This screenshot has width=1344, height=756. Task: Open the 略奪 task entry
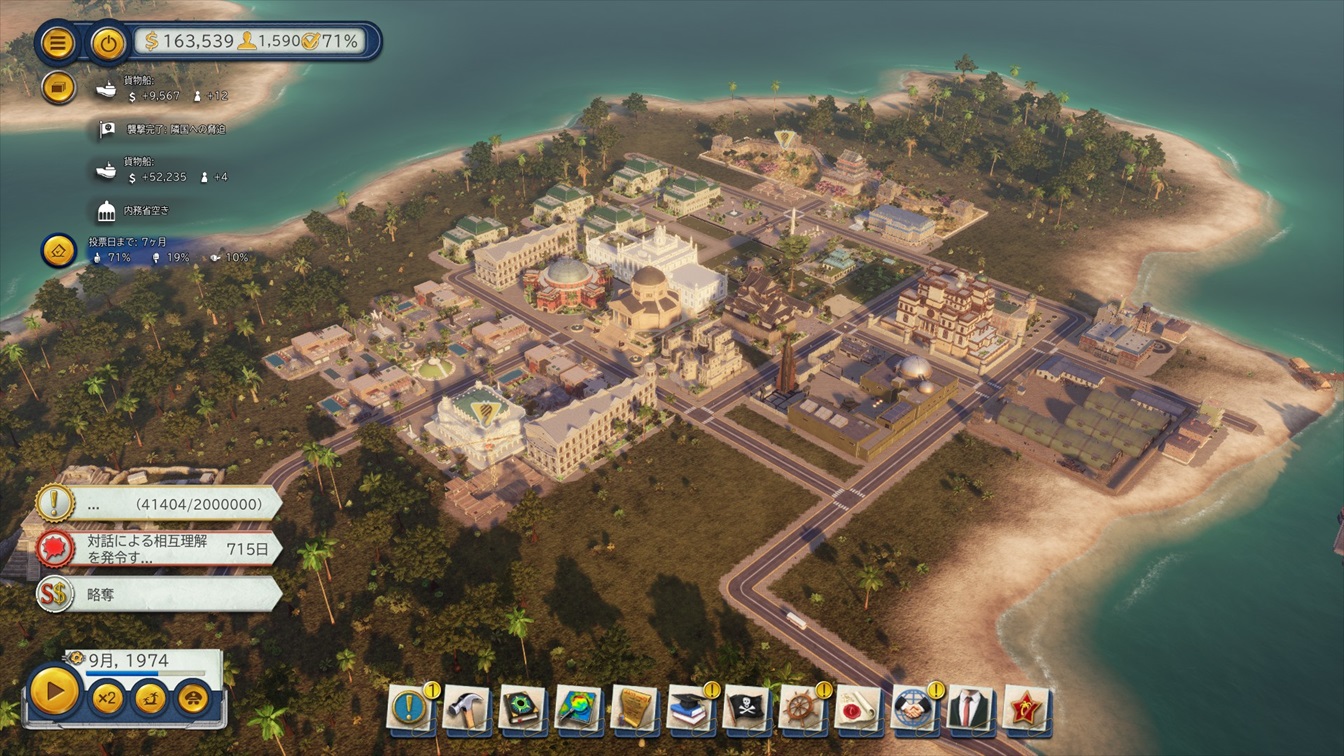point(160,594)
